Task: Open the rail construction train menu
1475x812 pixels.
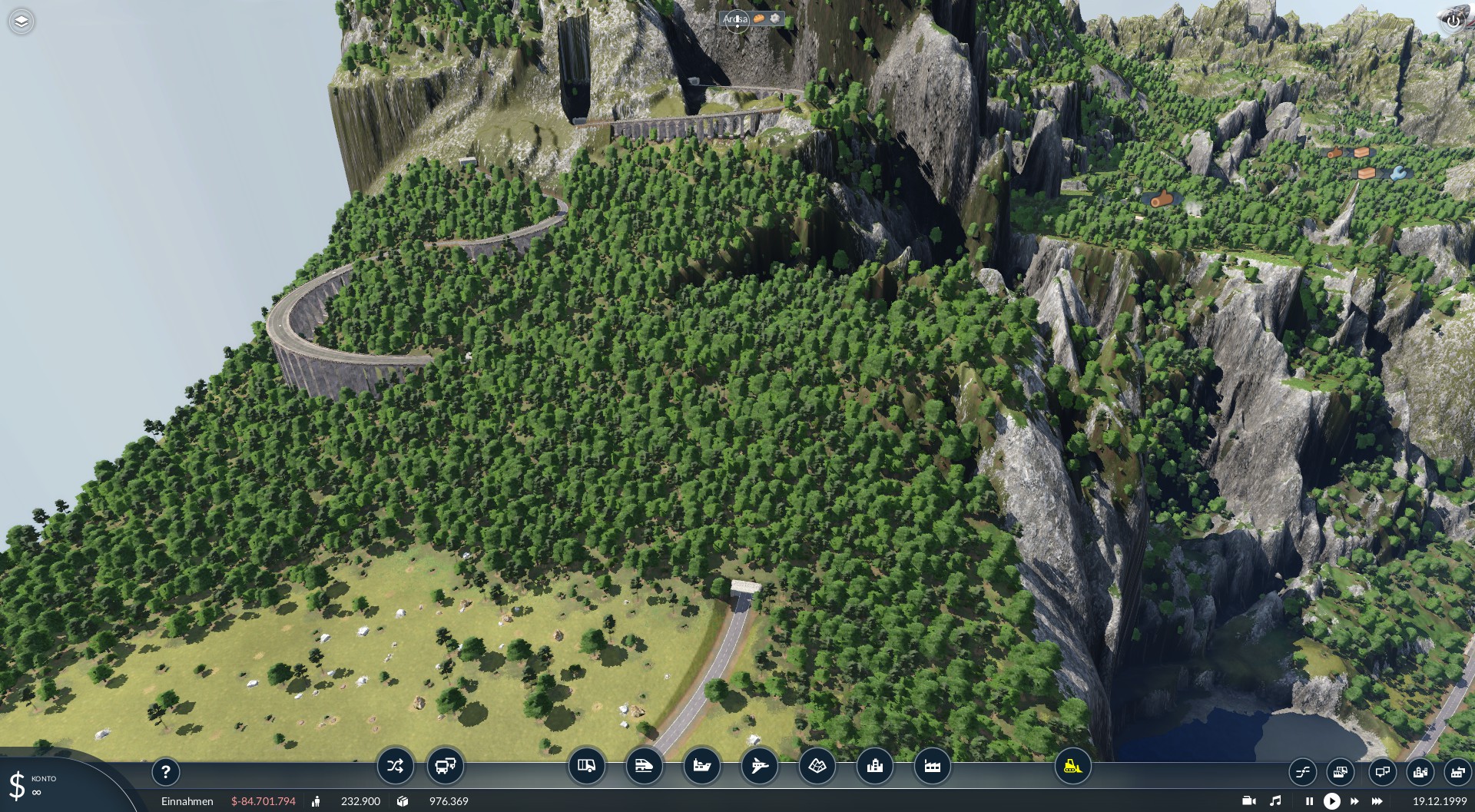Action: (x=644, y=766)
